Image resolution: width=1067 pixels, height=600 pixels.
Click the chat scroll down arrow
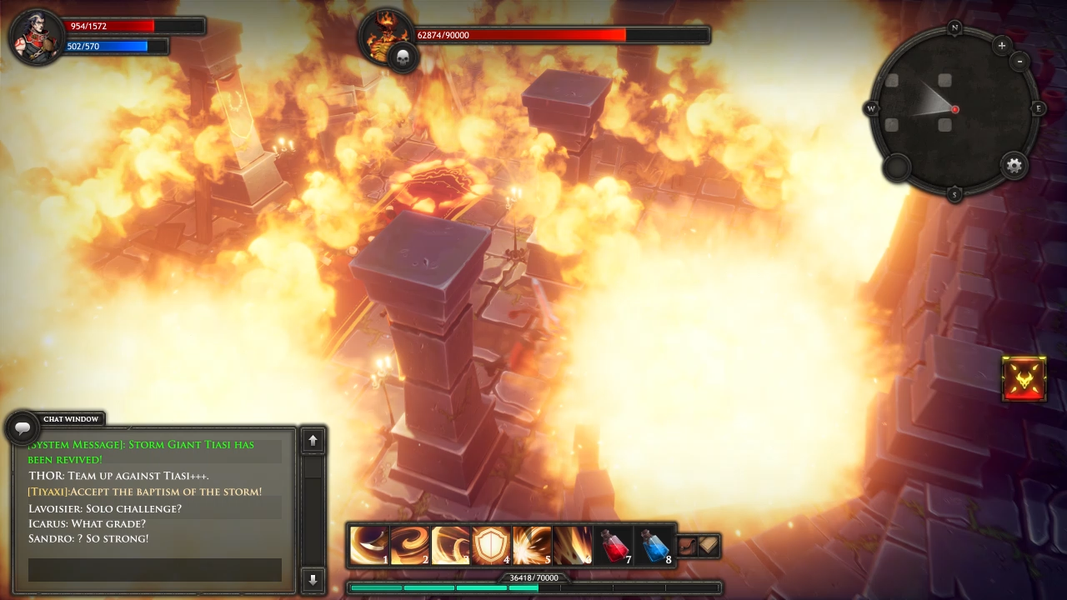[x=313, y=578]
